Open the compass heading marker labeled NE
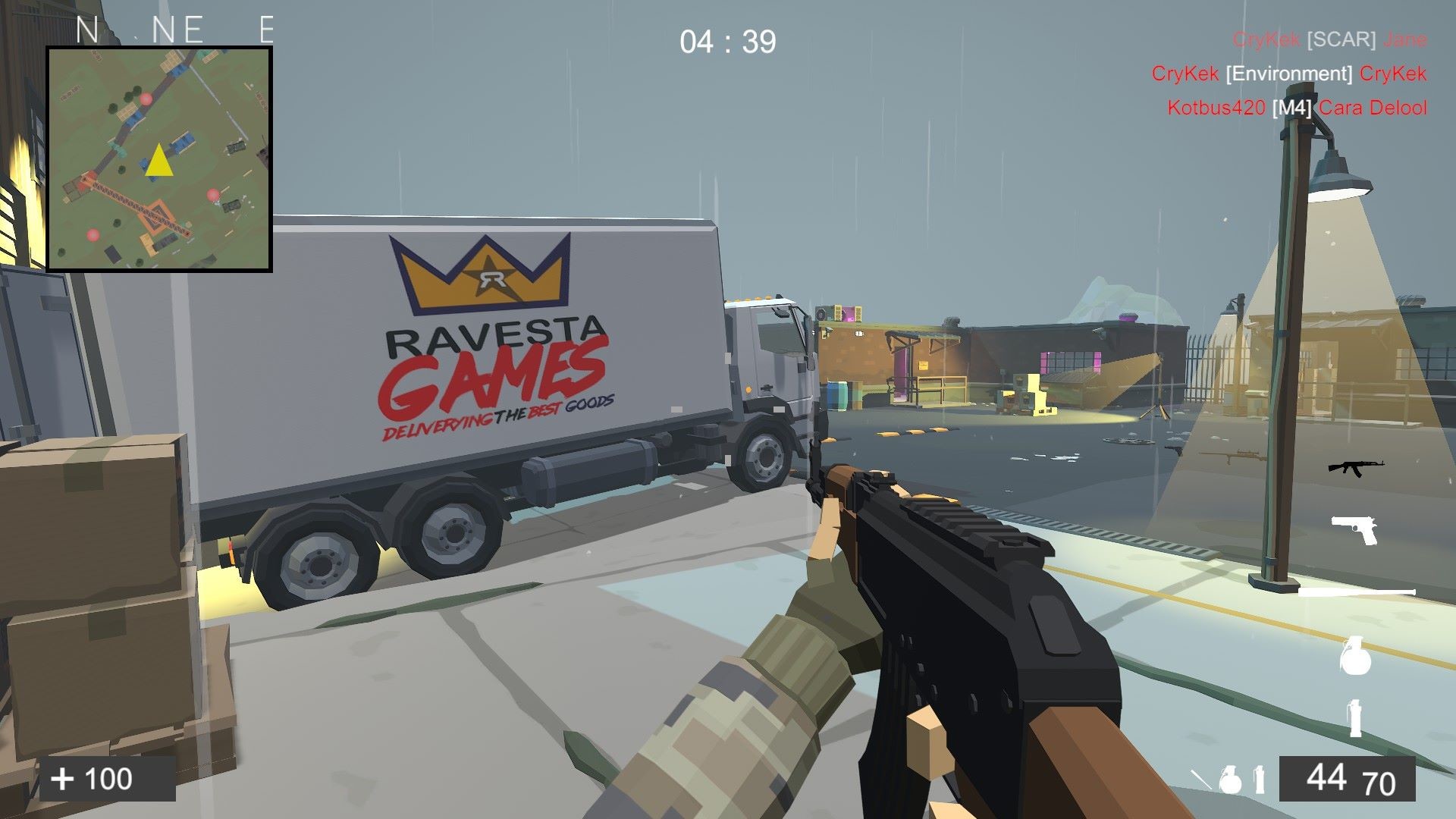The width and height of the screenshot is (1456, 819). tap(177, 30)
